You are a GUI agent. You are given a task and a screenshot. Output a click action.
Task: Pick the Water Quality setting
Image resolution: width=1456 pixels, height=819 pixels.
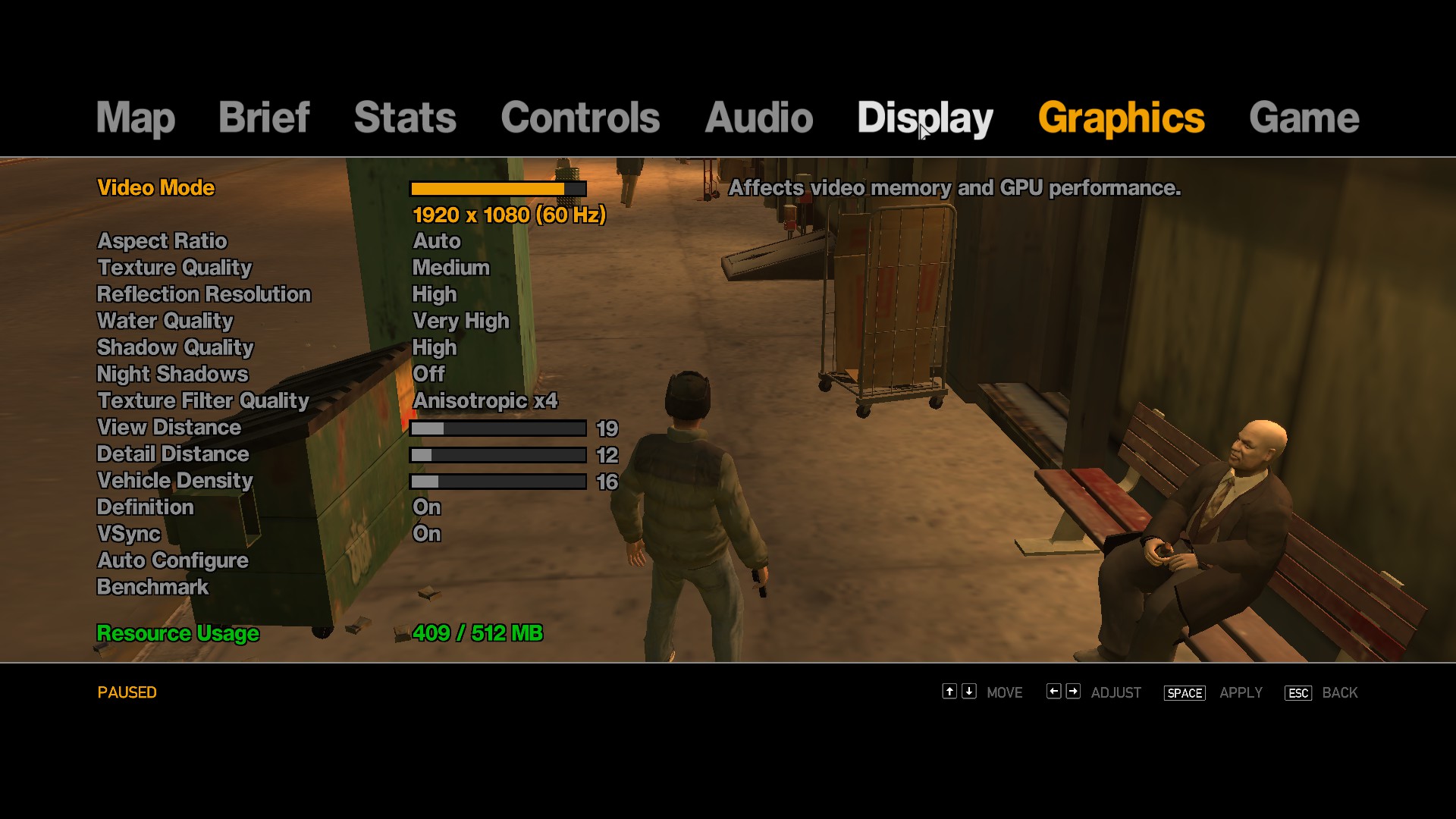(165, 321)
